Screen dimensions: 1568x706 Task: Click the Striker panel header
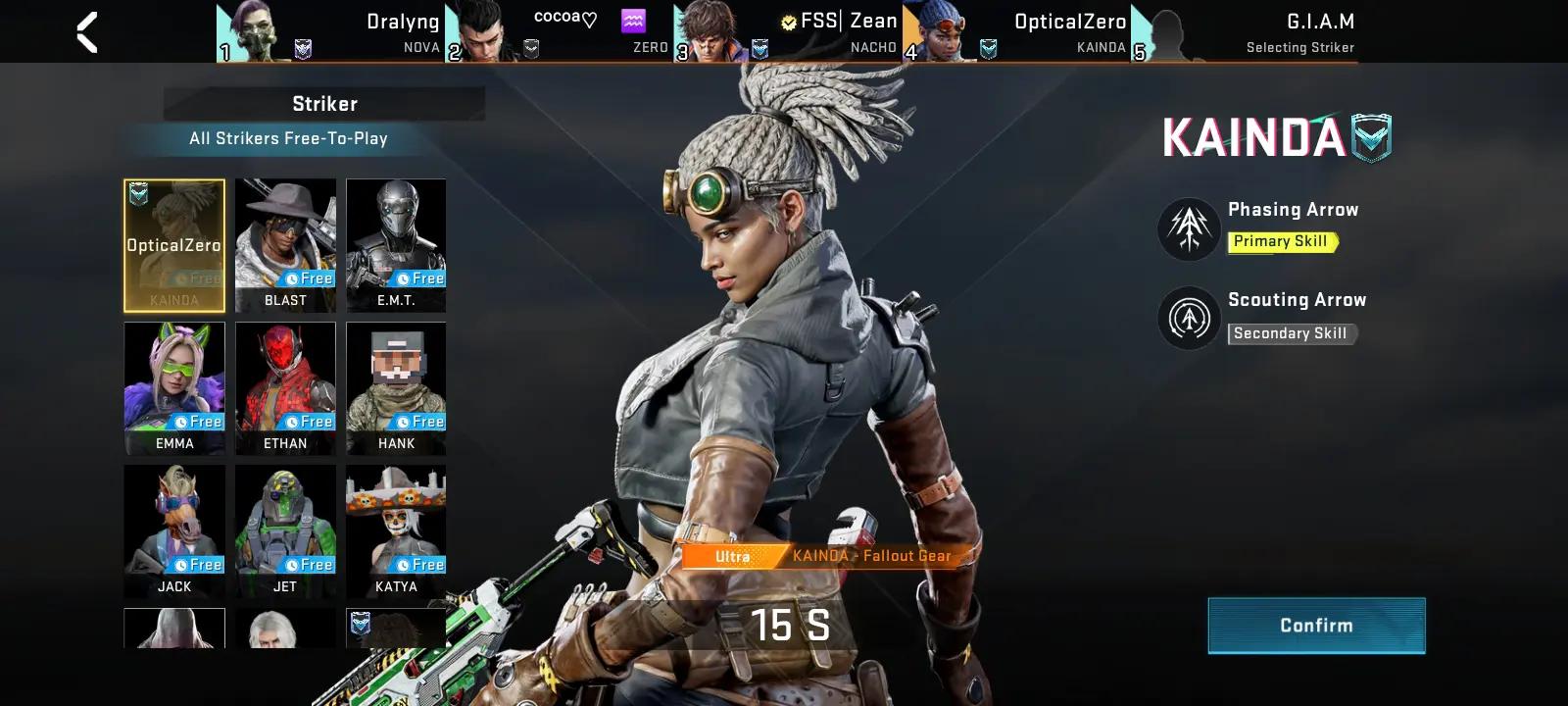(324, 104)
